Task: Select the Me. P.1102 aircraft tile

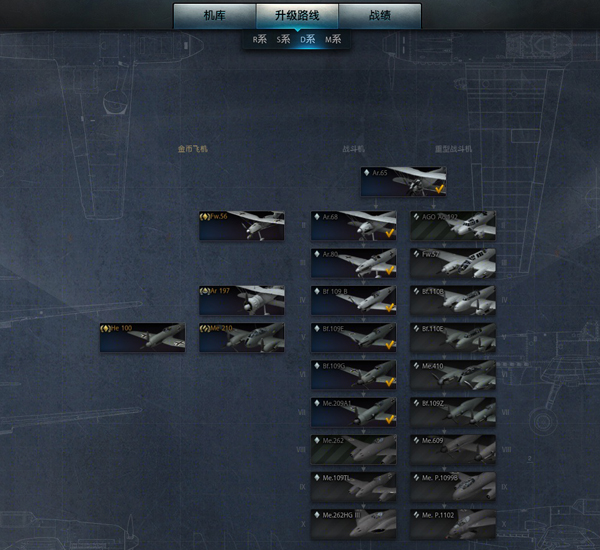Action: [x=453, y=523]
